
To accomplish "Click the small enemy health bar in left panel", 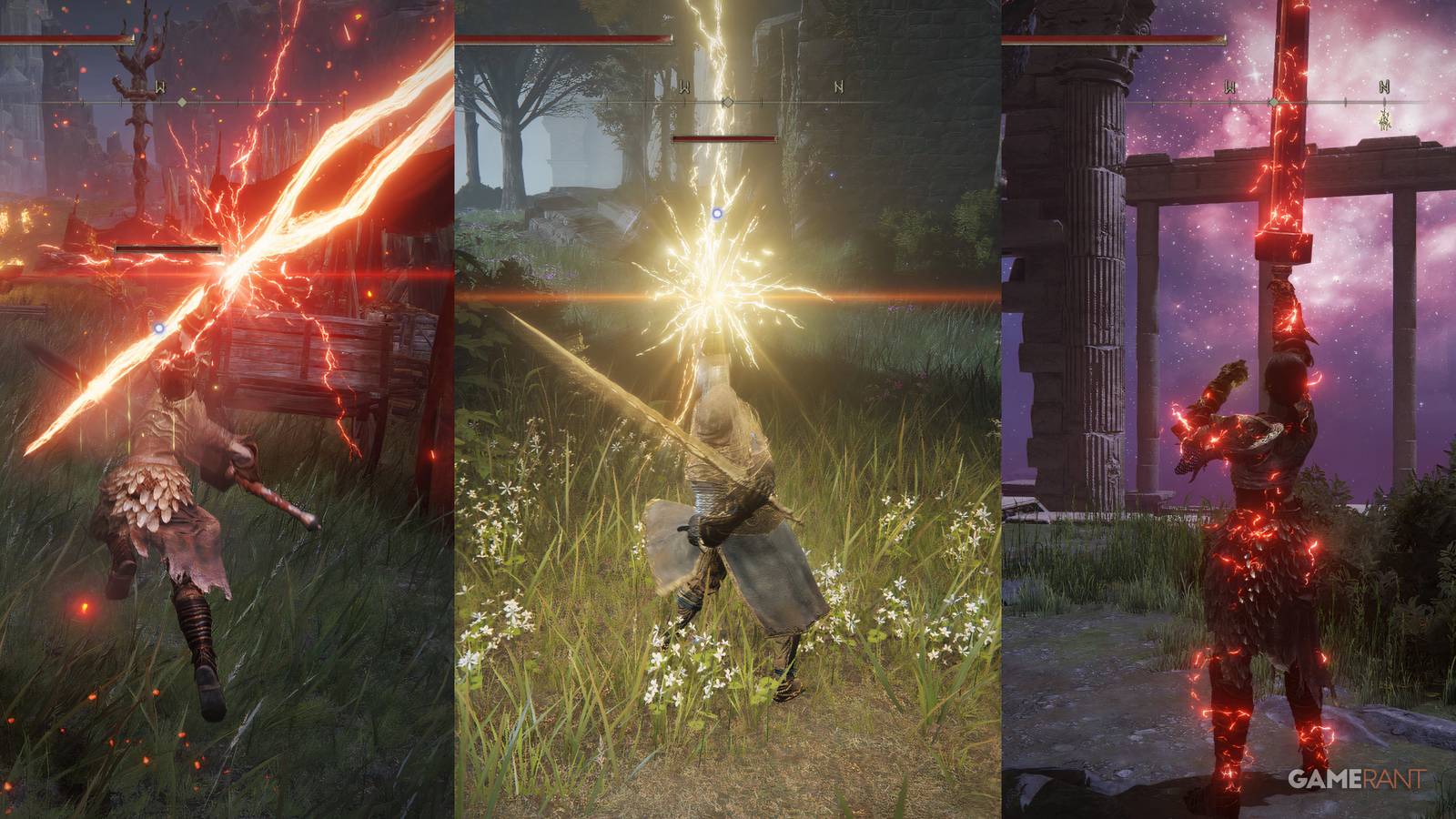I will pos(167,249).
